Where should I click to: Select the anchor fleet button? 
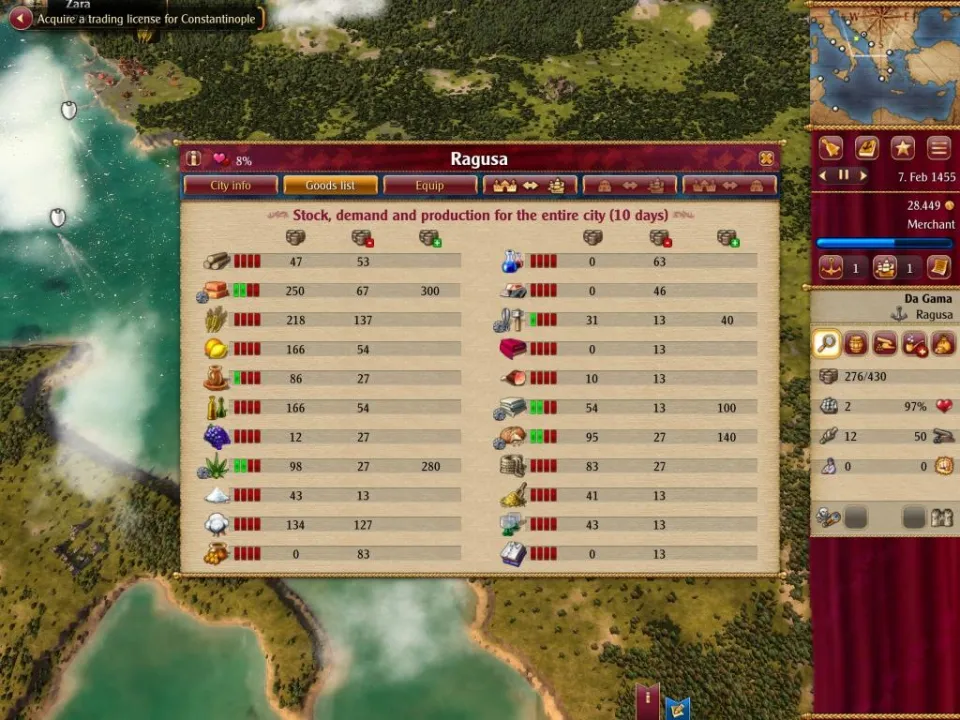pos(831,268)
